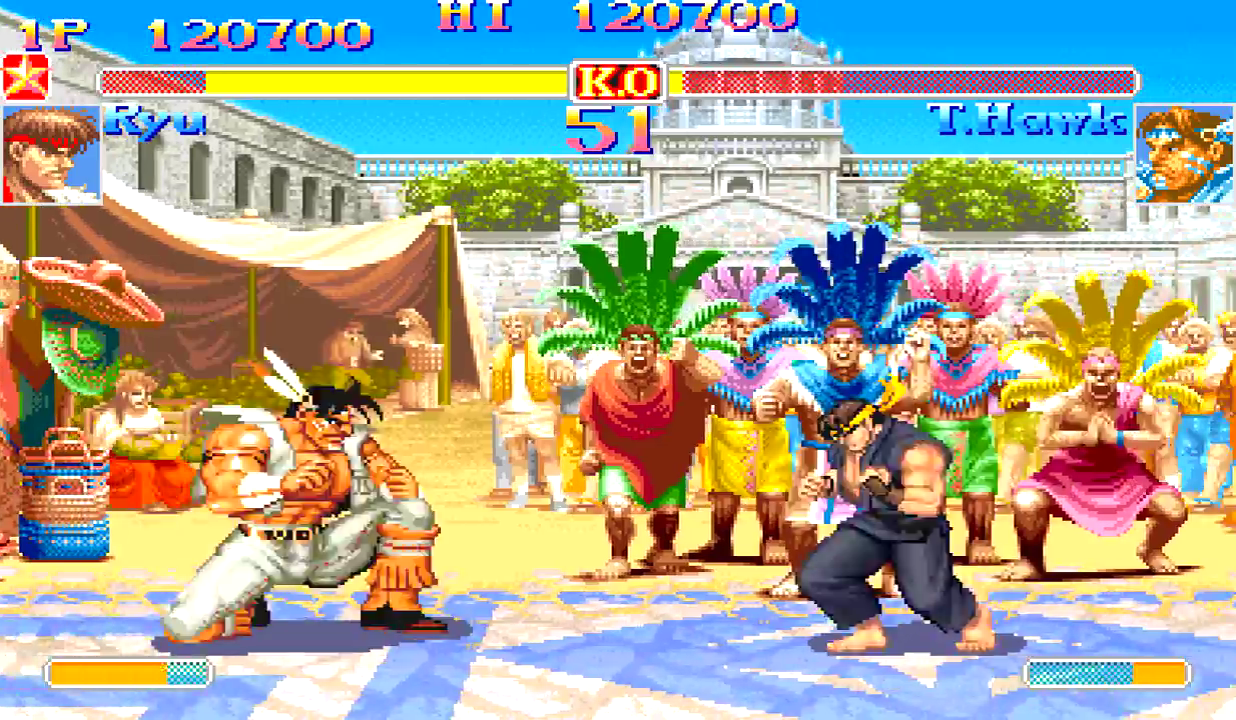The height and width of the screenshot is (720, 1236).
Task: Click T.Hawk's character portrait
Action: [1184, 154]
